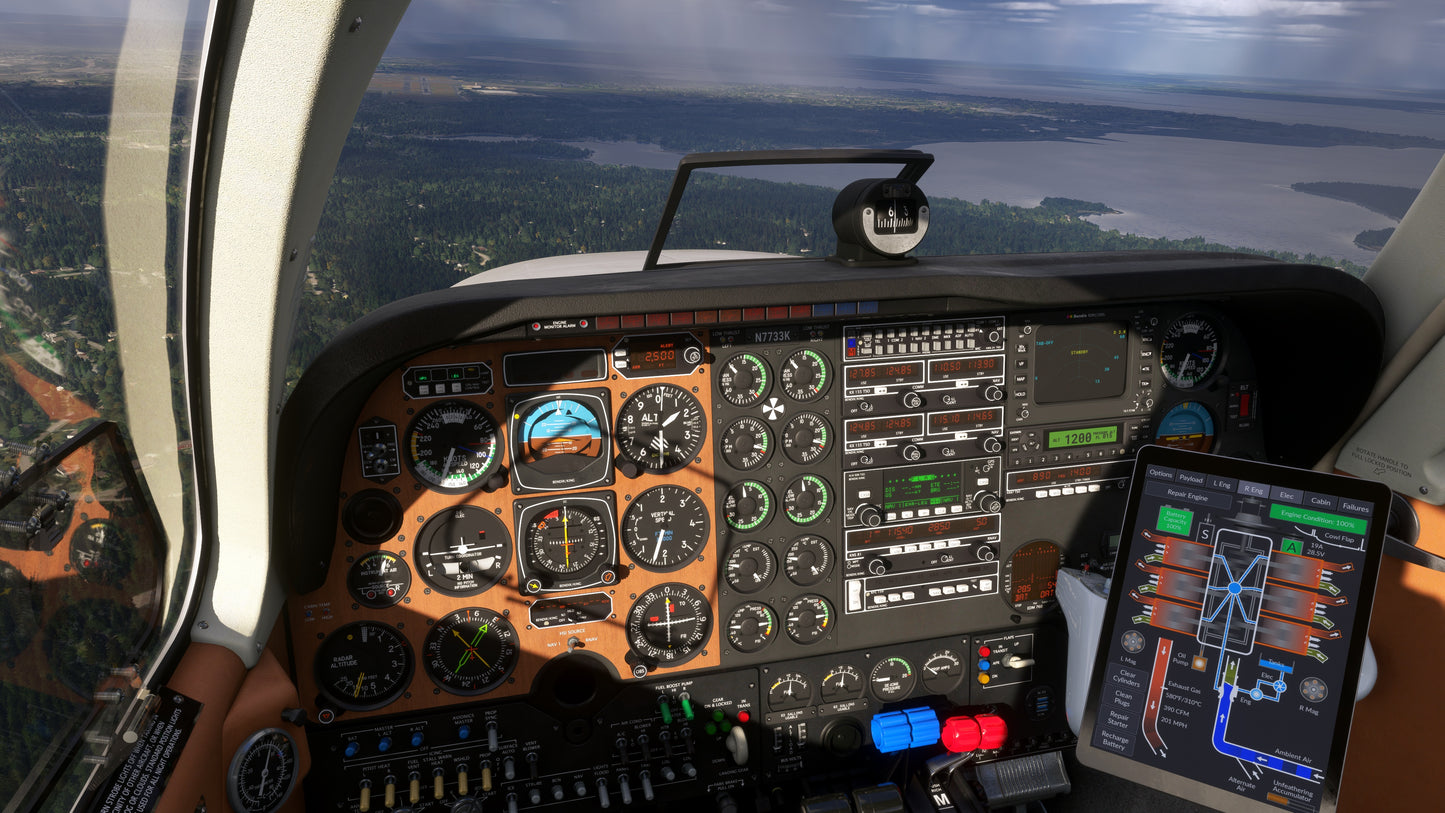Click the Repair Engine button
The width and height of the screenshot is (1445, 813).
tap(1189, 496)
